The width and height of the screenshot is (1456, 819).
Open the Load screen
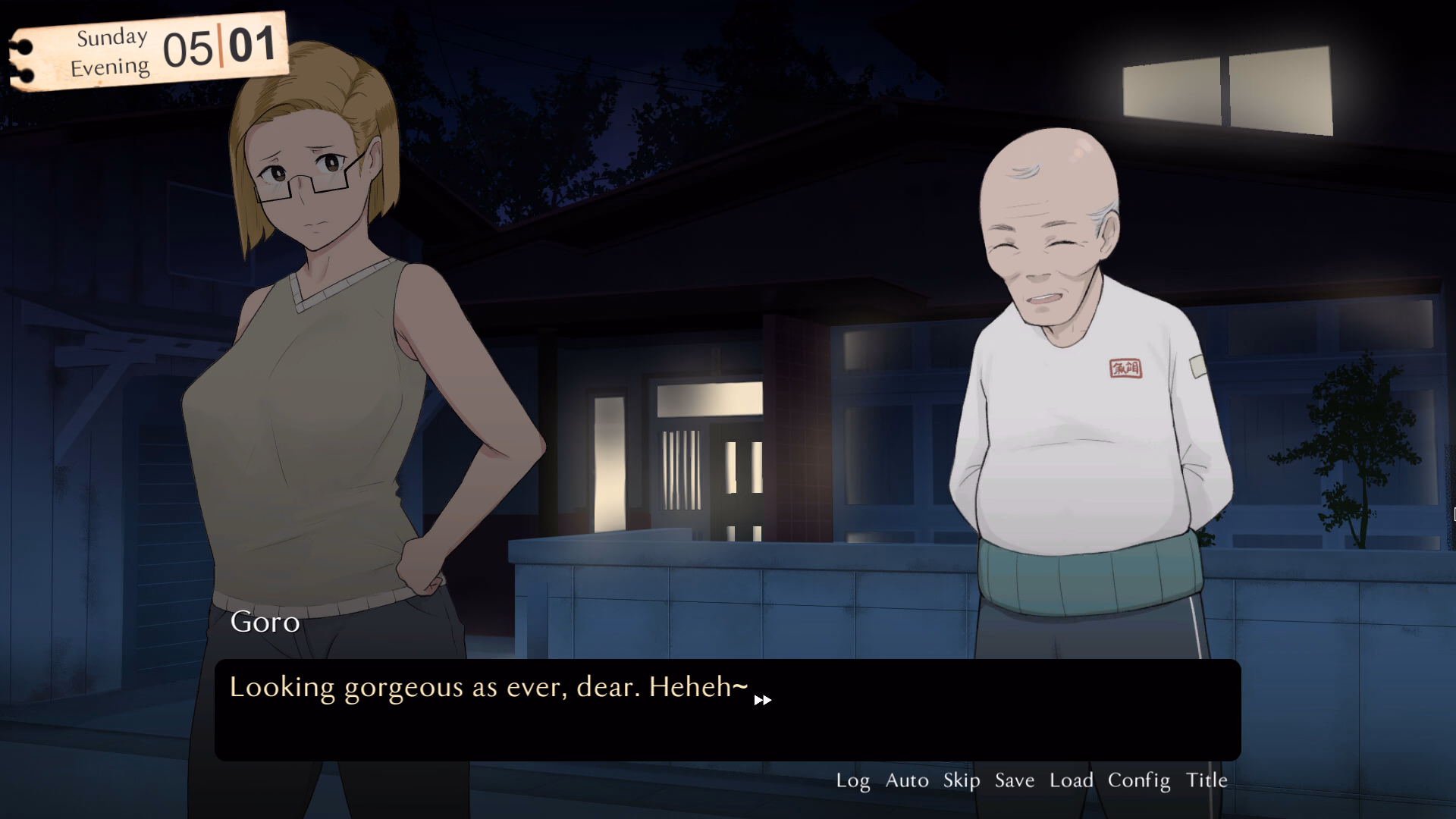pos(1072,780)
